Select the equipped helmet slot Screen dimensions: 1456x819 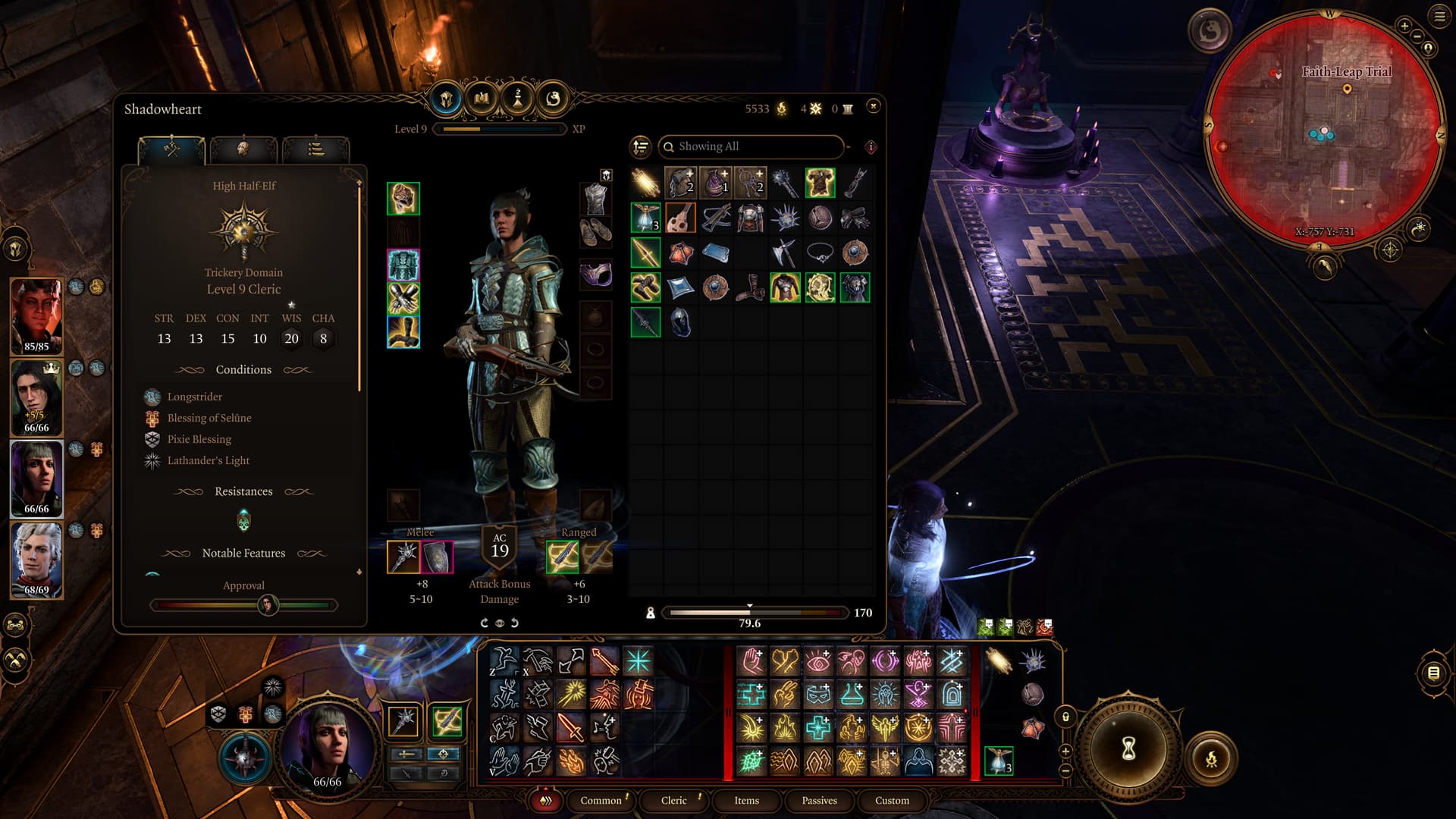pos(403,199)
